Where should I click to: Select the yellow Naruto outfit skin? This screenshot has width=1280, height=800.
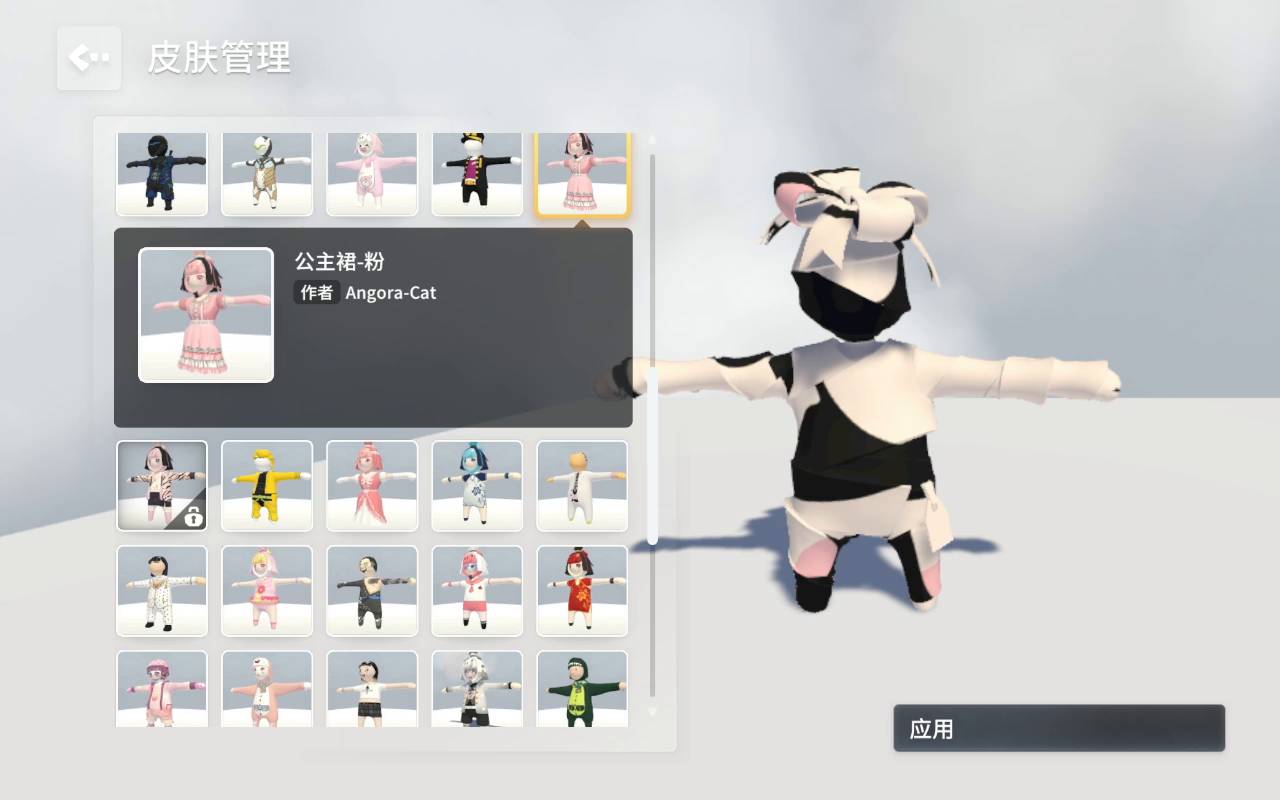267,486
